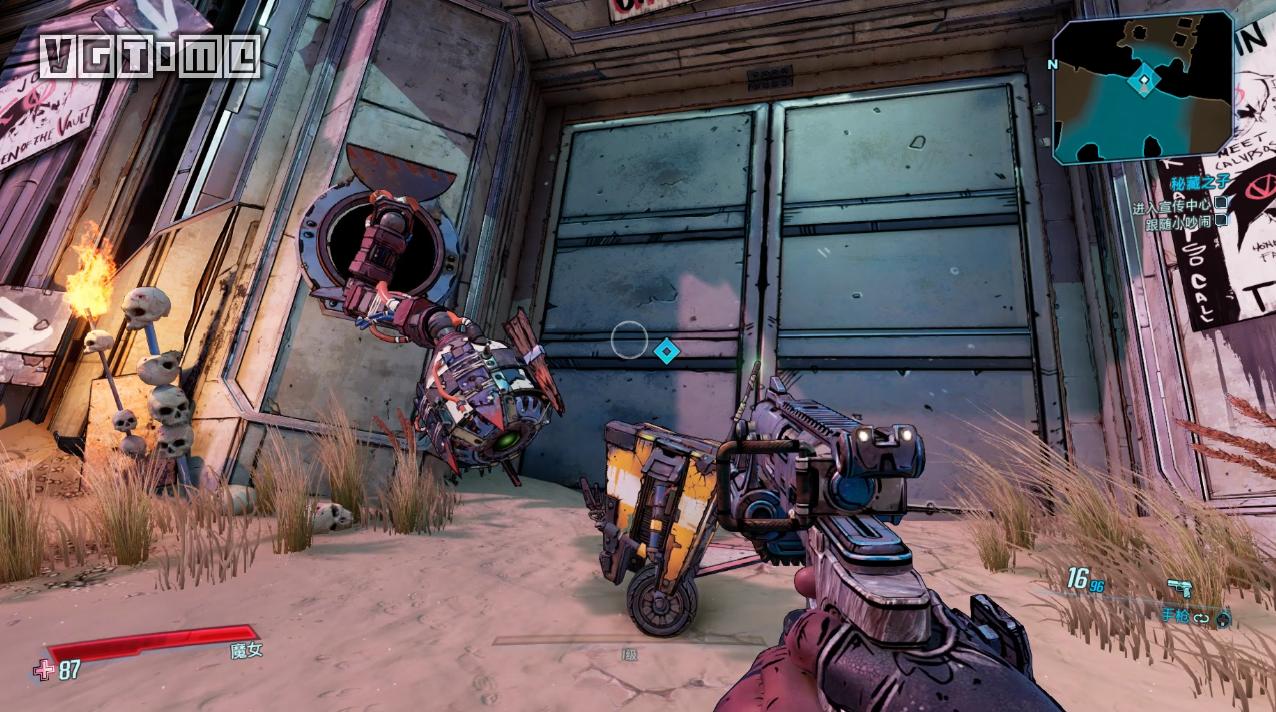Click the diamond objective waypoint marker
1276x712 pixels.
(666, 350)
